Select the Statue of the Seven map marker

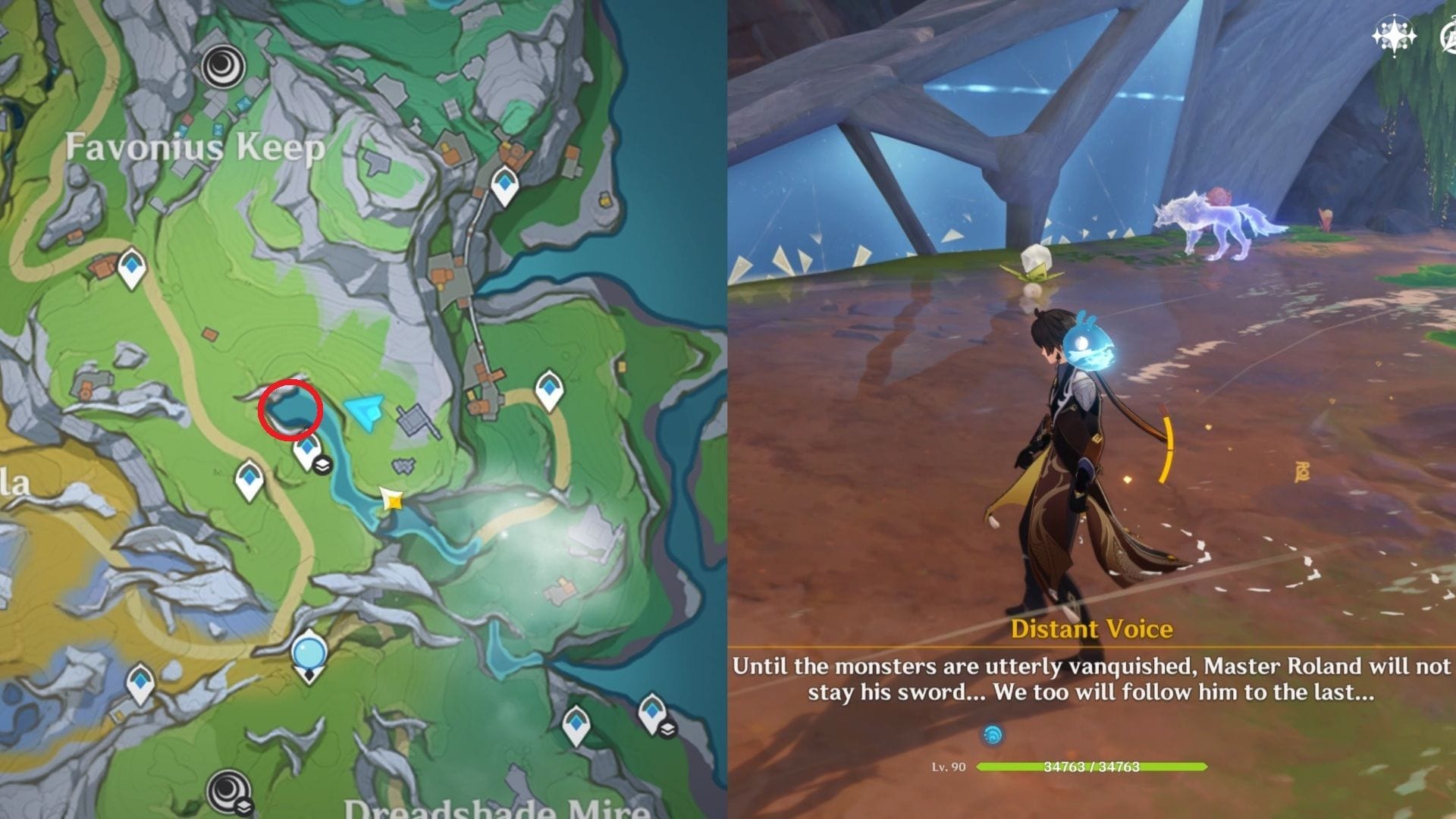[x=309, y=654]
